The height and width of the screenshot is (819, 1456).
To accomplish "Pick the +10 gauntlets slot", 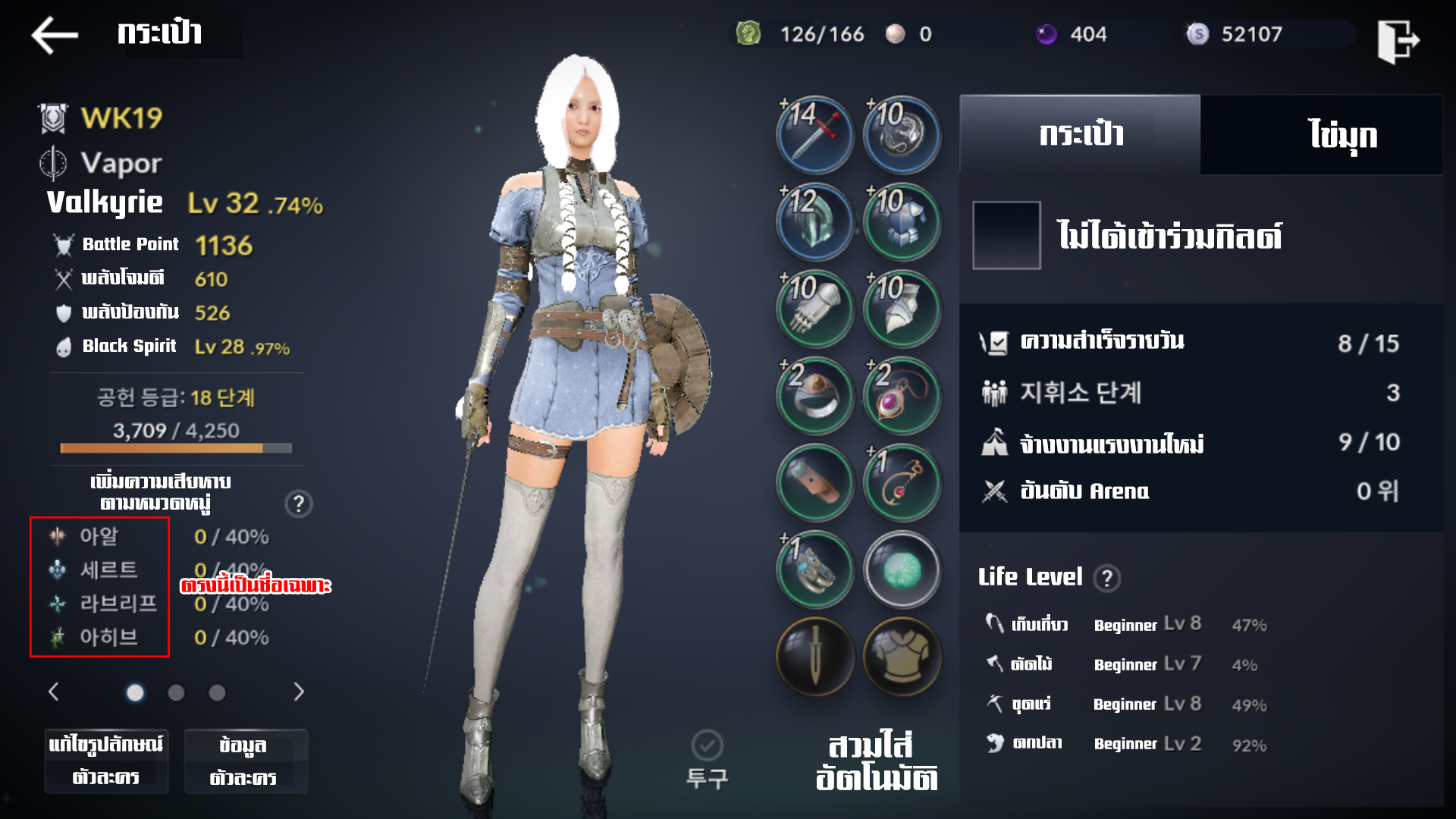I will click(x=815, y=309).
